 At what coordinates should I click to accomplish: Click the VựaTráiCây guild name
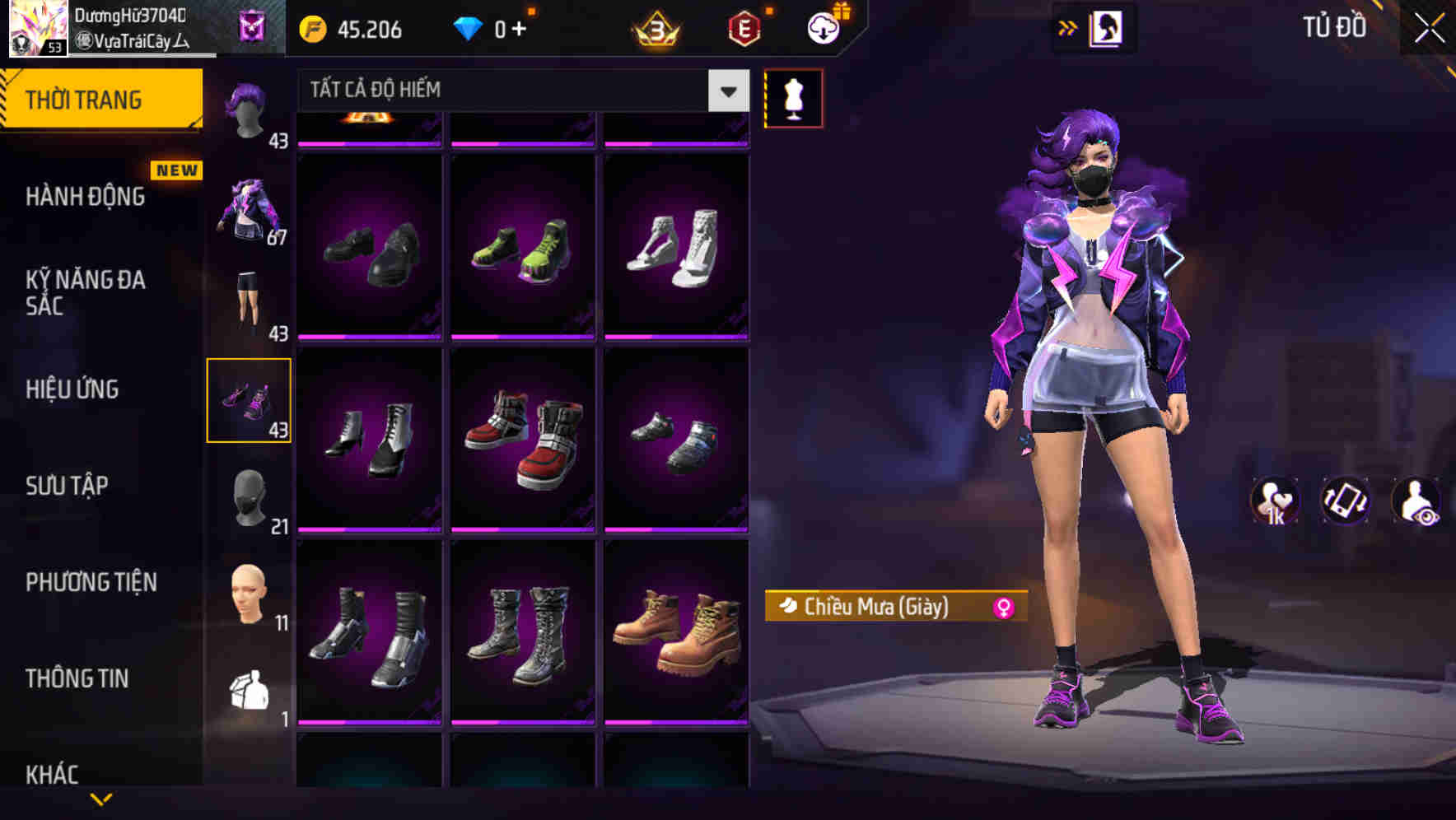pyautogui.click(x=132, y=40)
